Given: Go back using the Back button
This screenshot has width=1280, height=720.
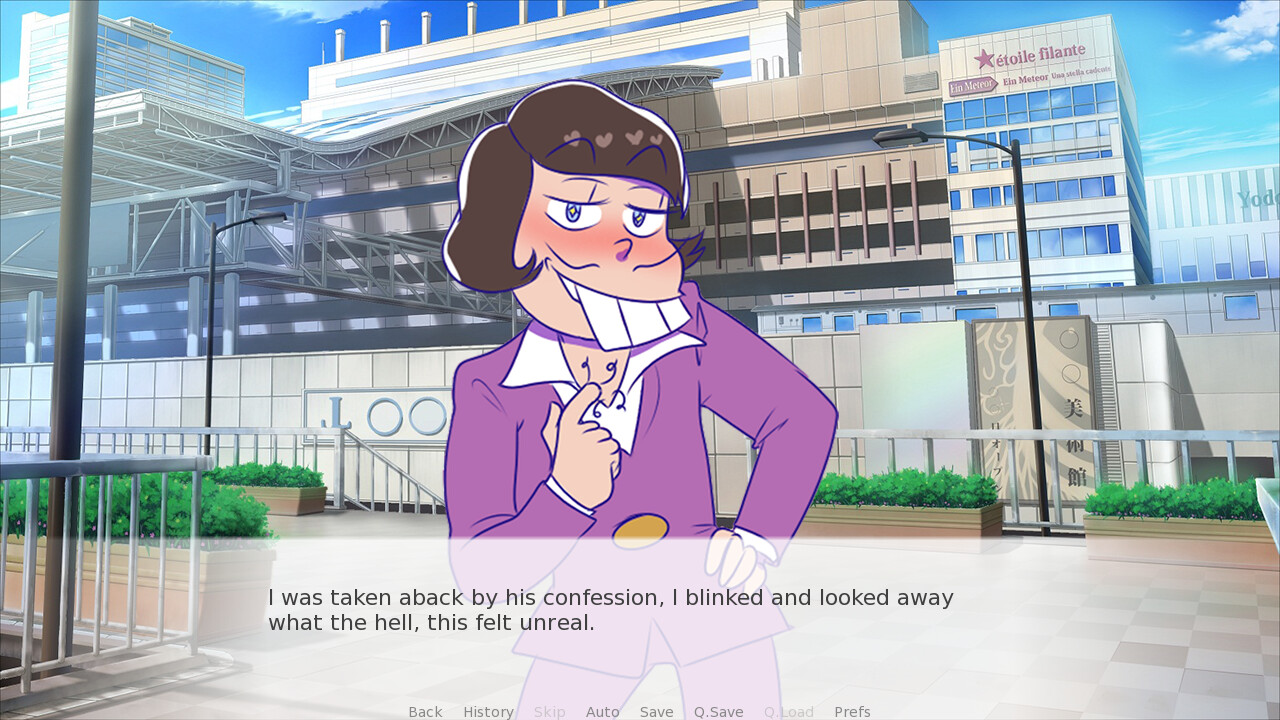Looking at the screenshot, I should point(425,712).
